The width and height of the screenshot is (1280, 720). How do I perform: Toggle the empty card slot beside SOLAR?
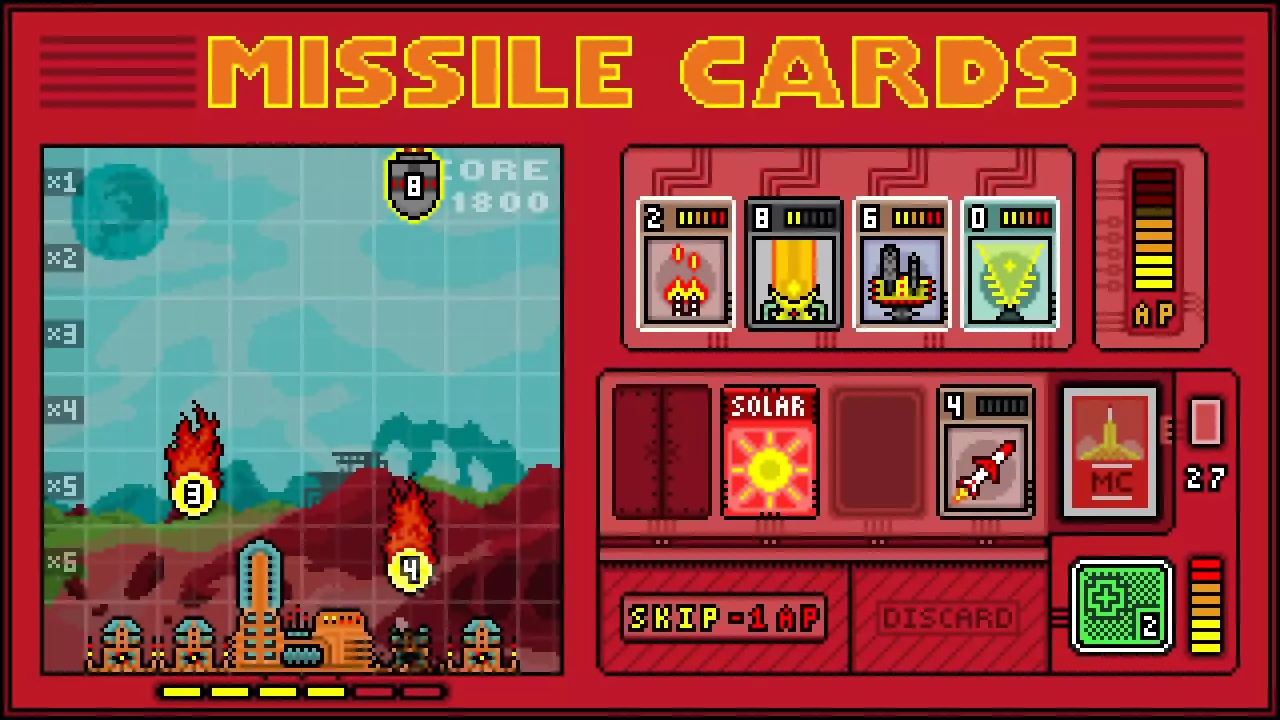[x=877, y=453]
